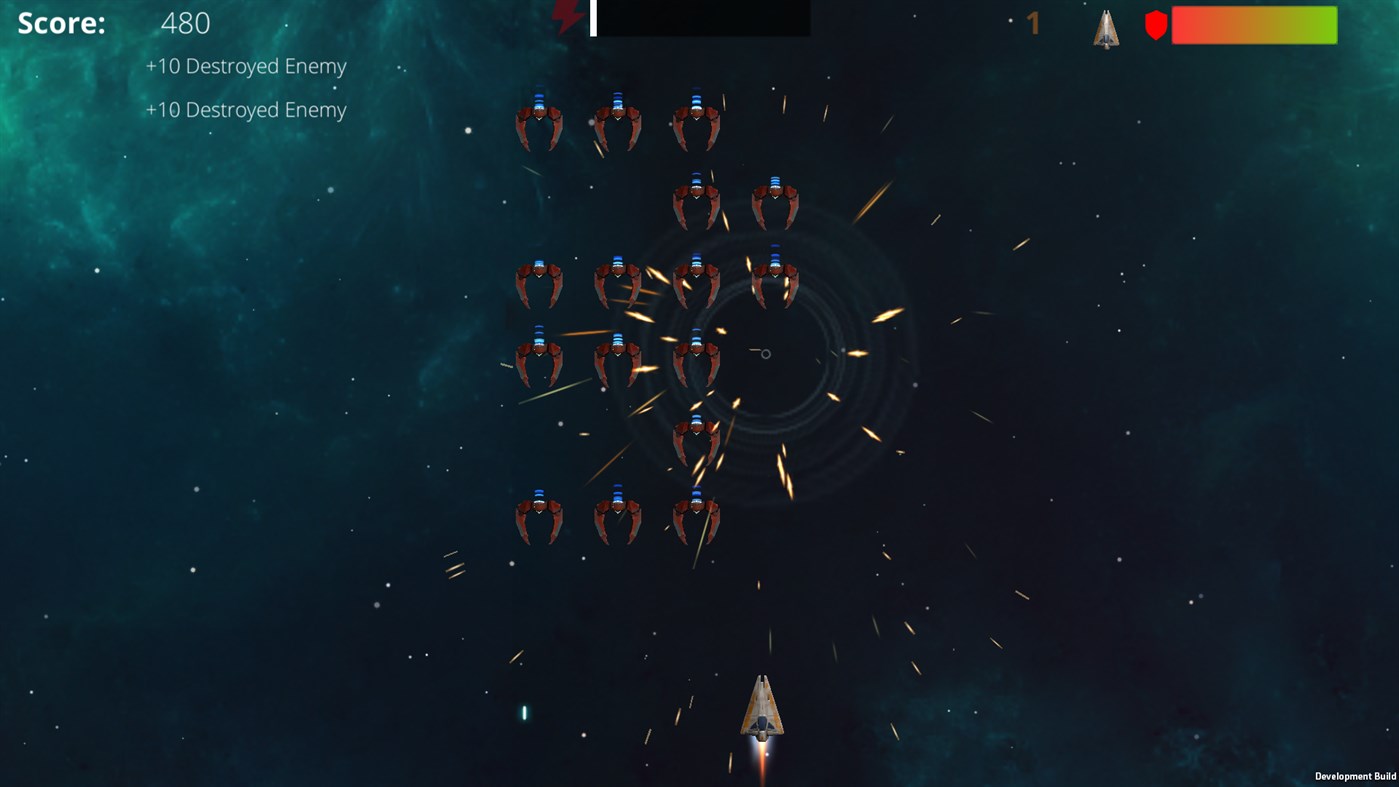The image size is (1399, 787).
Task: Click the second +10 Destroyed Enemy notification
Action: pos(245,109)
